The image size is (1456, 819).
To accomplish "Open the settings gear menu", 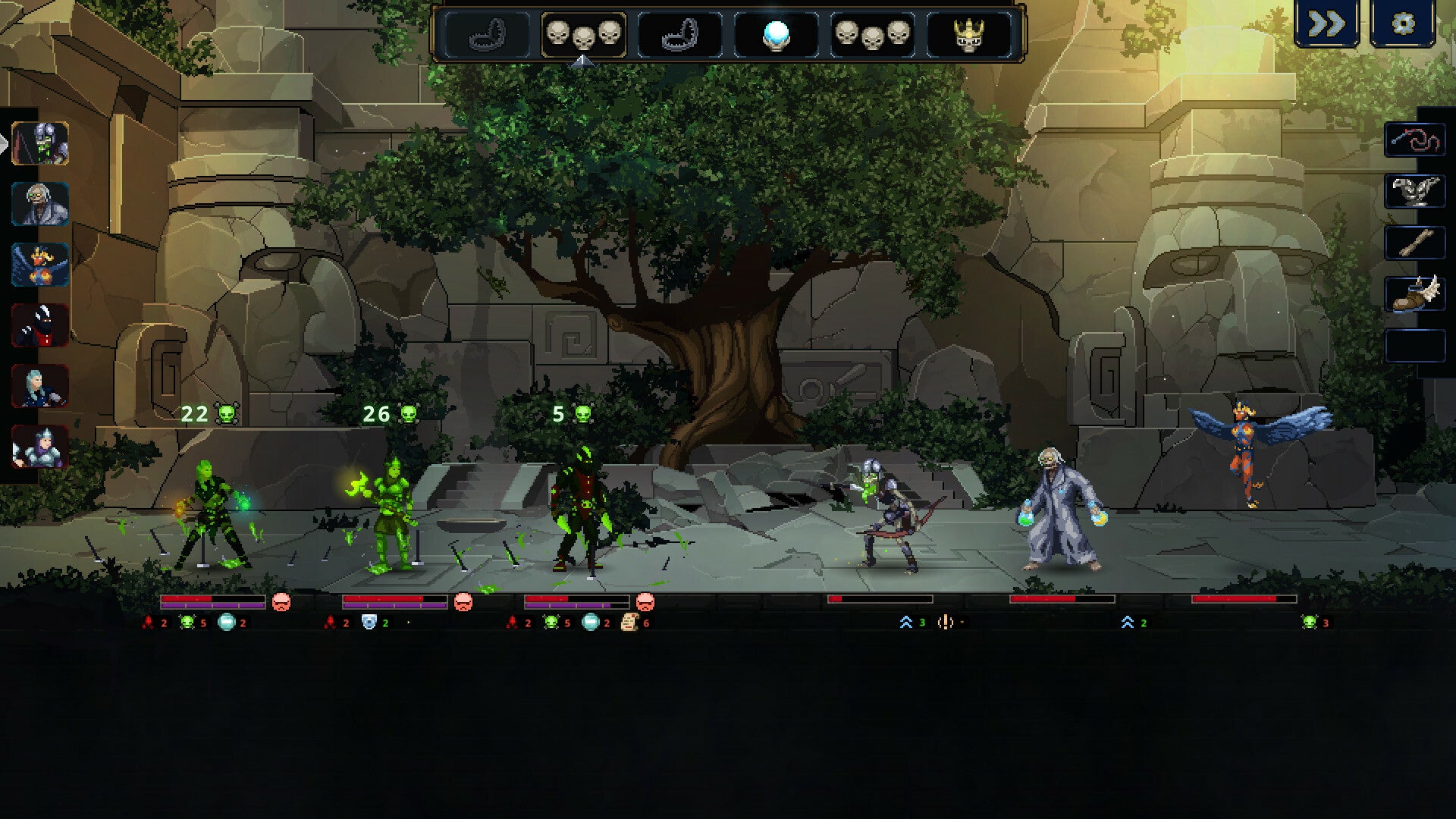I will coord(1403,24).
